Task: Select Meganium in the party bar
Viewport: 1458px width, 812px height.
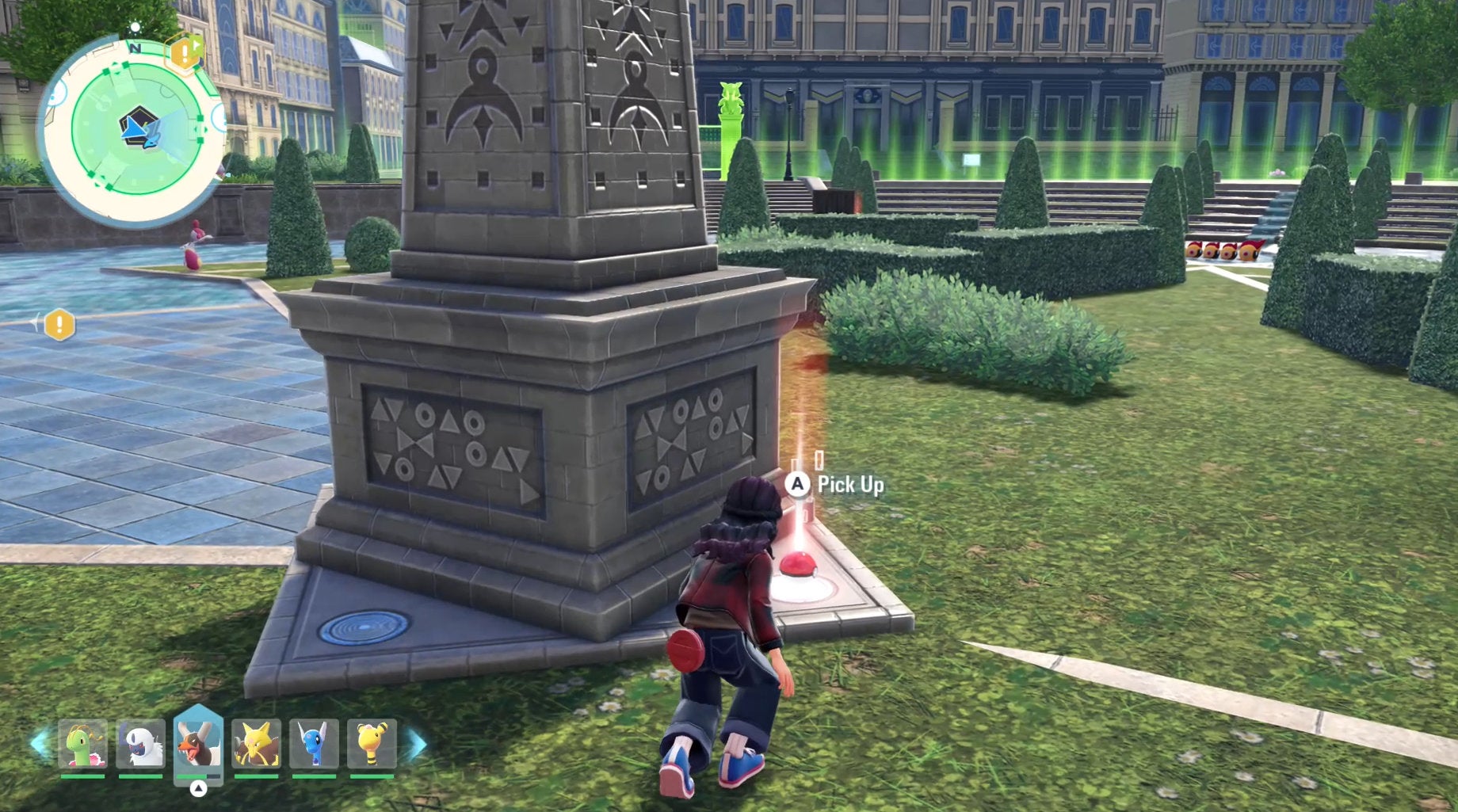Action: pyautogui.click(x=83, y=744)
